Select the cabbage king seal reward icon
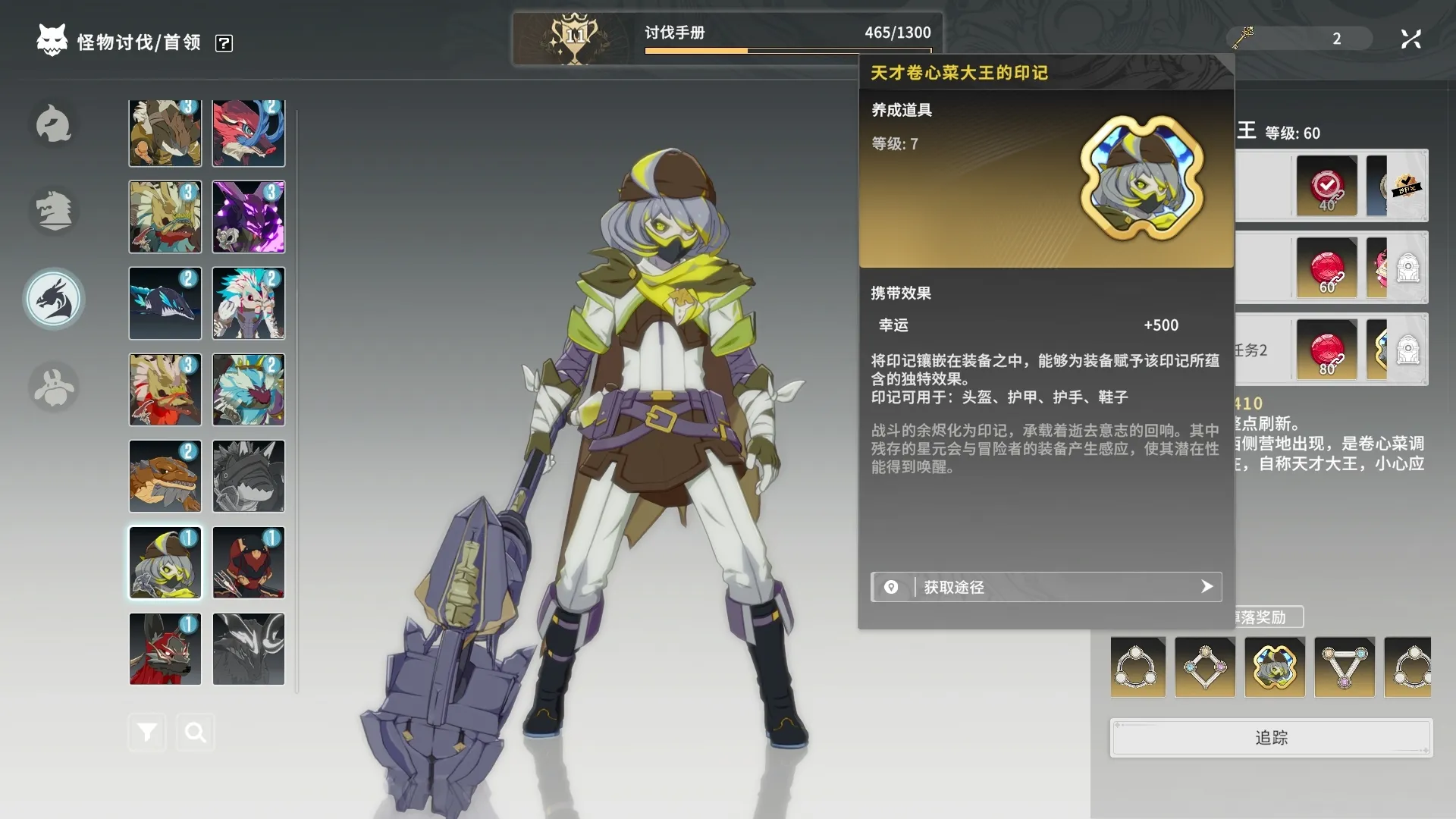Screen dimensions: 1456x819 click(x=1275, y=667)
